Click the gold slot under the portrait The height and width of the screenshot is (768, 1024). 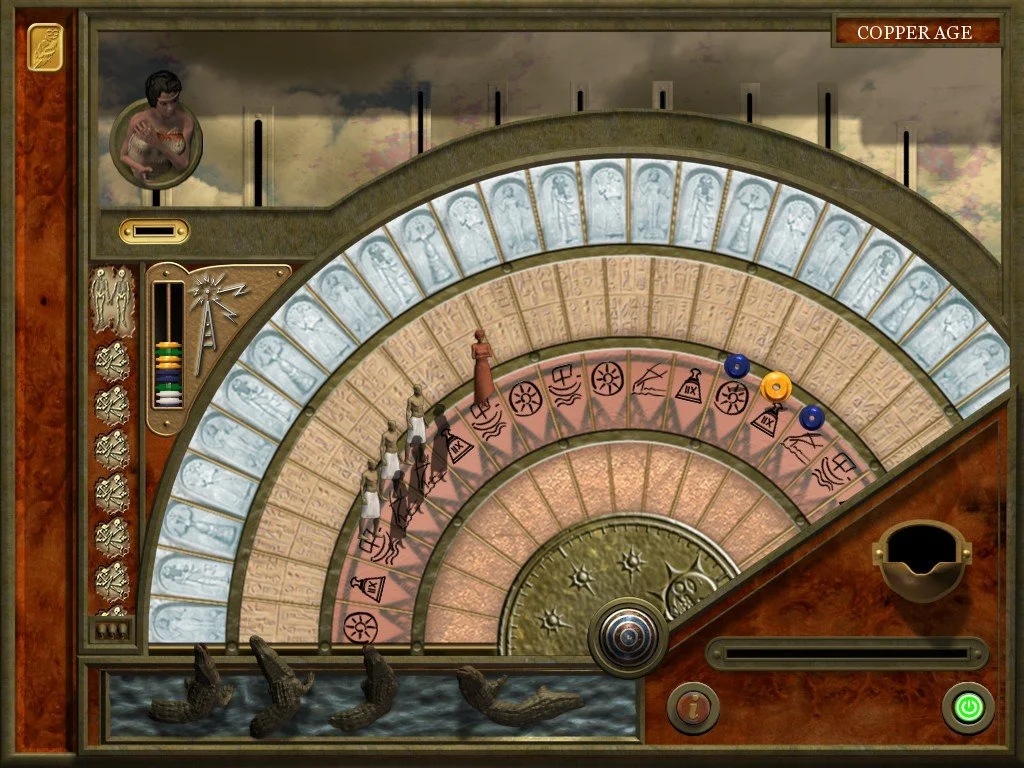click(154, 231)
